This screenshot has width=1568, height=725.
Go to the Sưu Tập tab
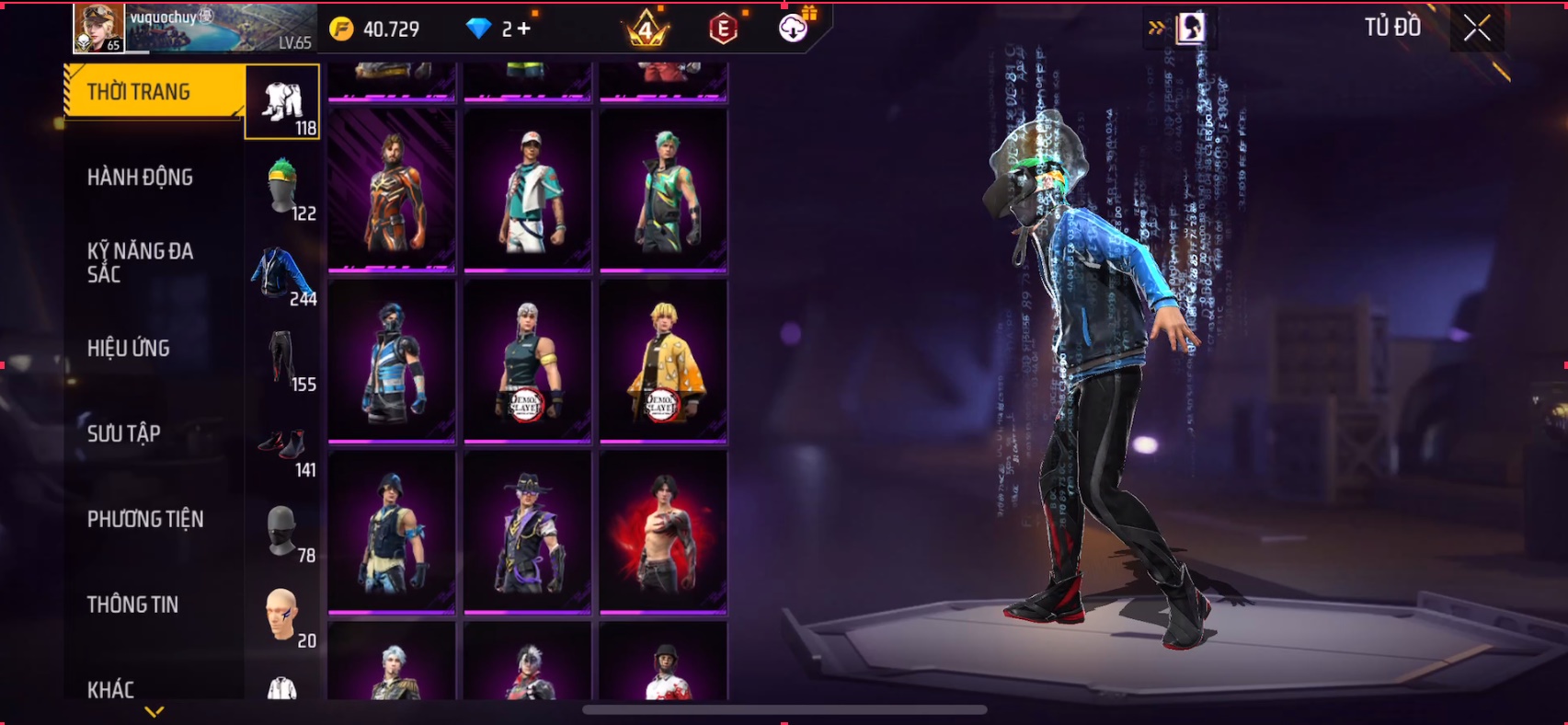click(x=124, y=433)
